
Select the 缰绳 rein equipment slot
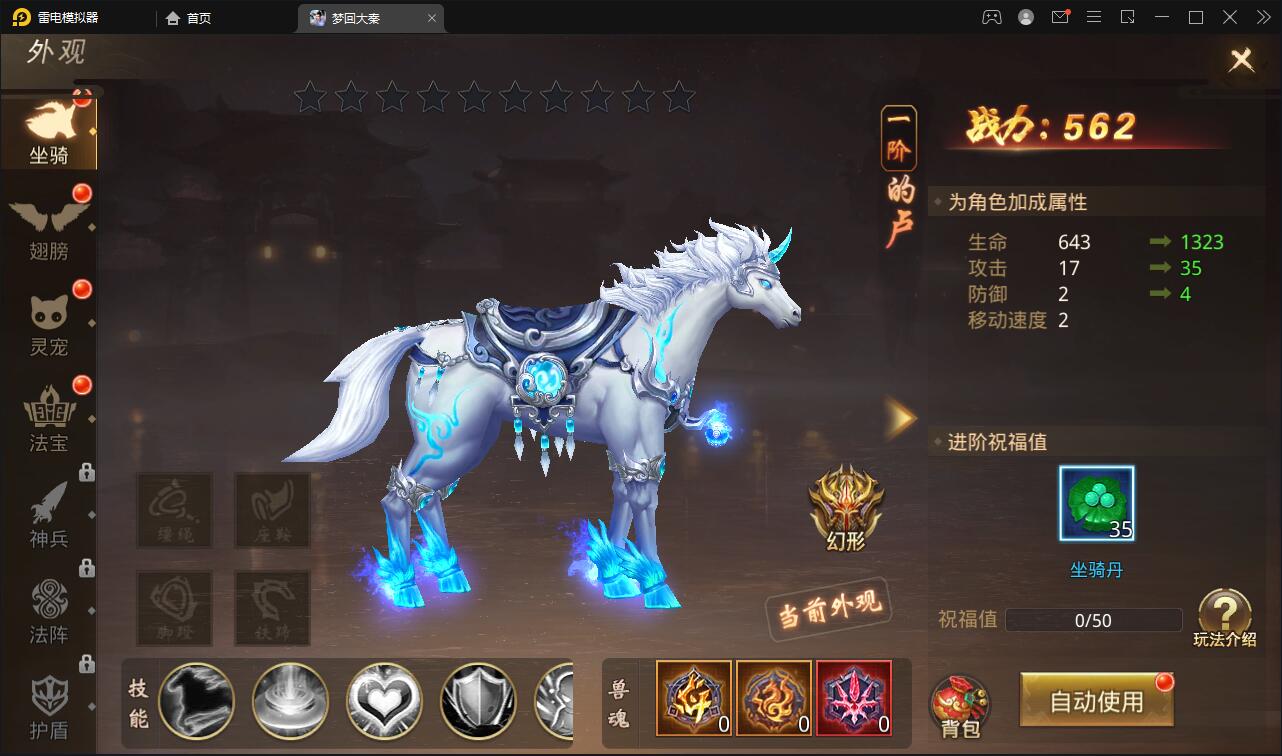point(175,510)
